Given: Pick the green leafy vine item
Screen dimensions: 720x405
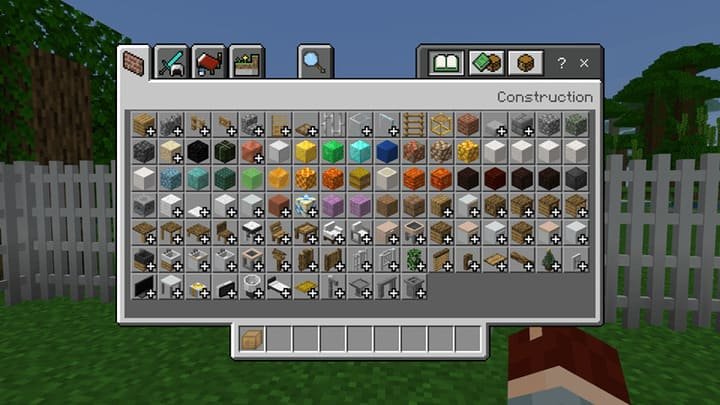Looking at the screenshot, I should click(414, 259).
